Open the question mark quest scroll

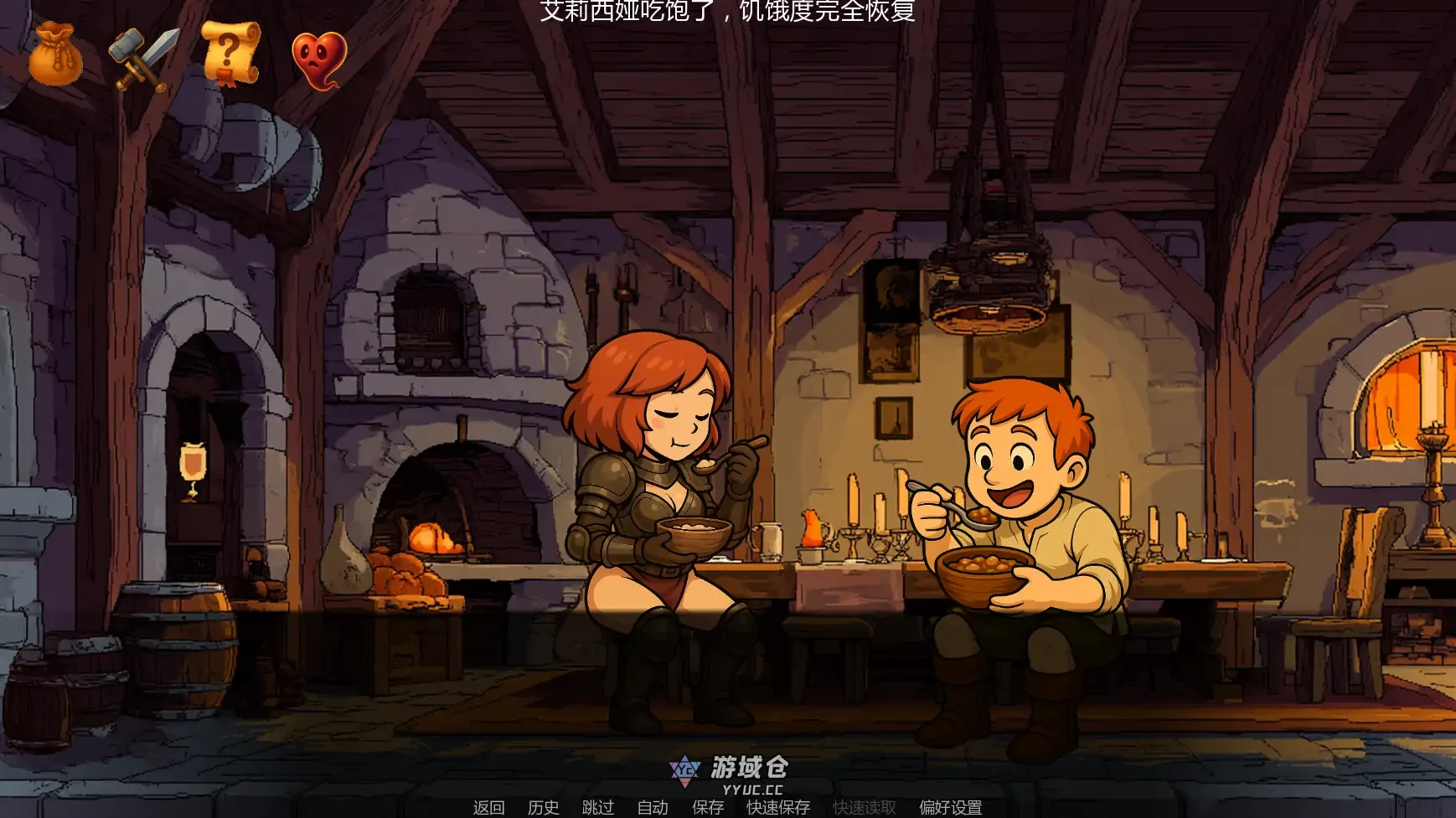pyautogui.click(x=230, y=54)
